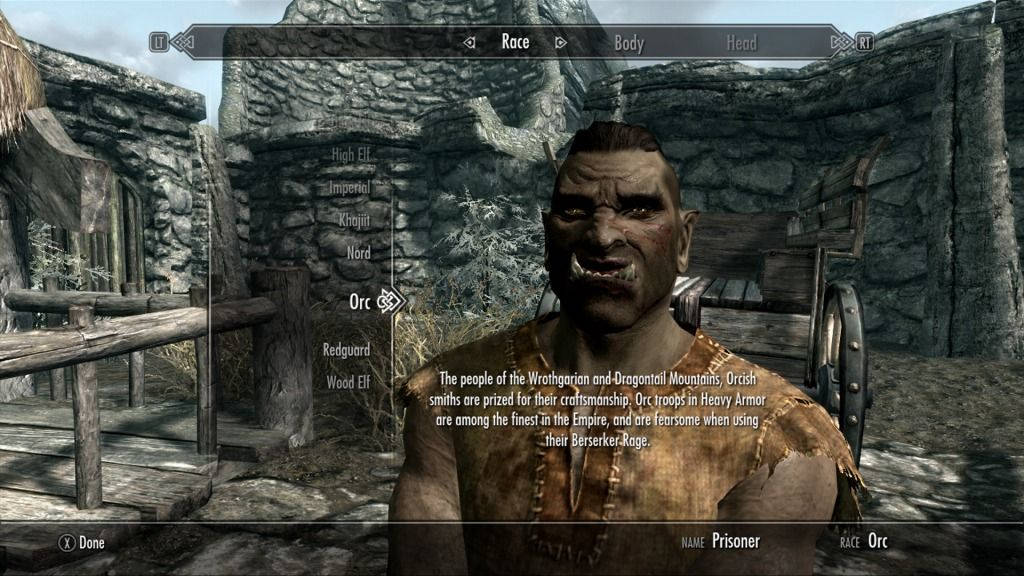This screenshot has width=1024, height=576.
Task: Choose the Wood Elf race
Action: click(x=348, y=383)
